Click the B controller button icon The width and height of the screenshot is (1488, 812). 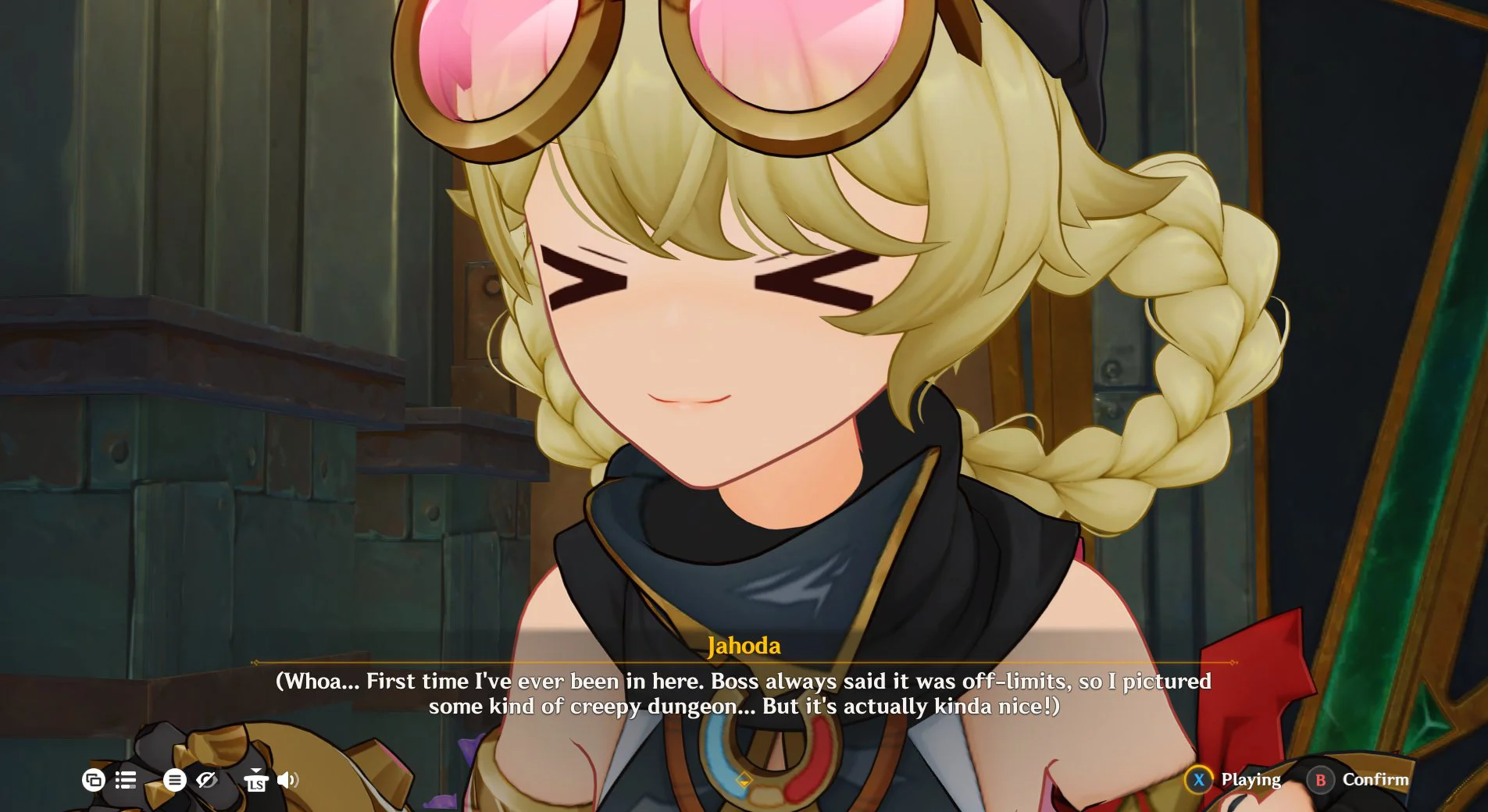coord(1320,779)
